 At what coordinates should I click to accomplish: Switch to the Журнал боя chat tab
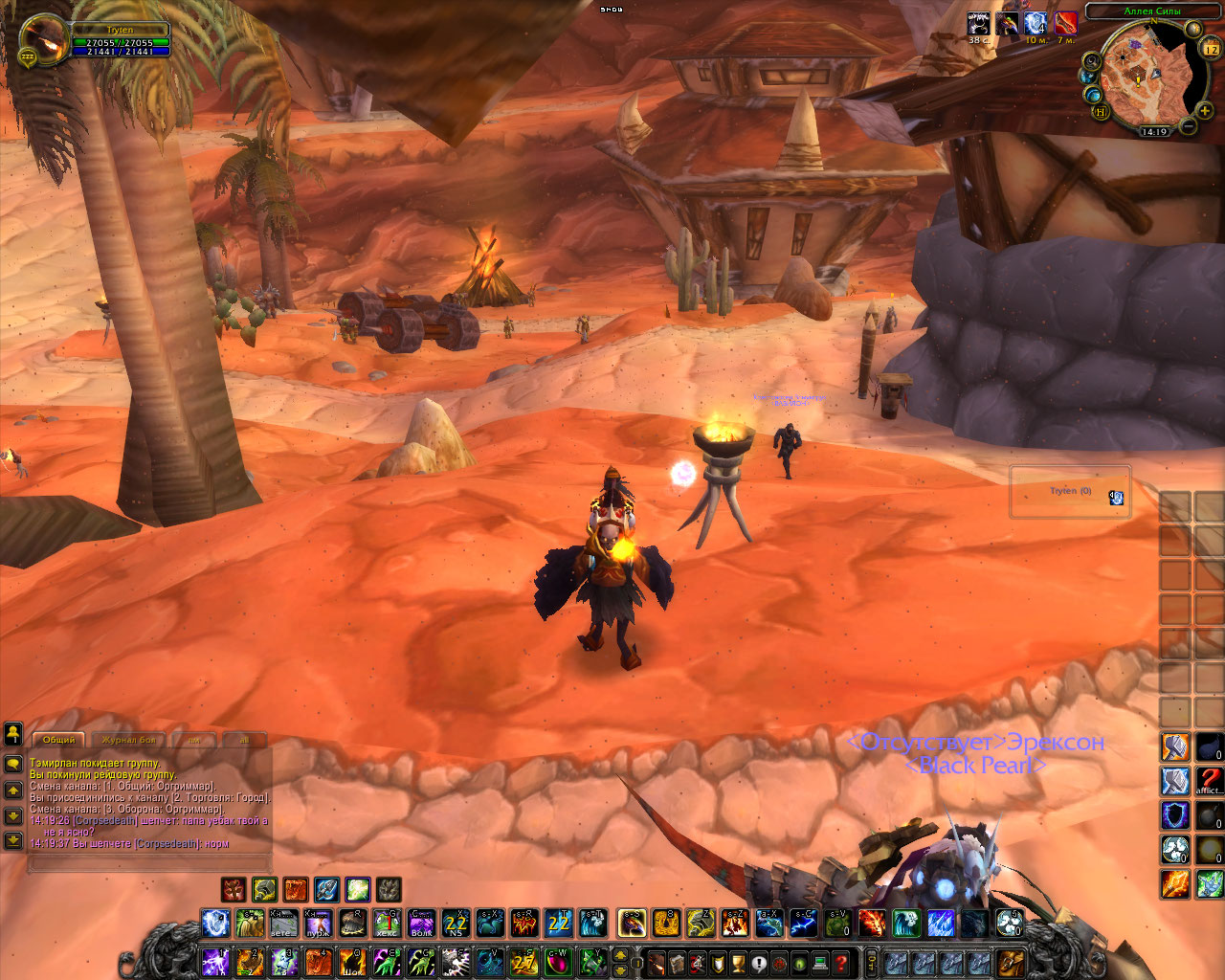pos(127,740)
